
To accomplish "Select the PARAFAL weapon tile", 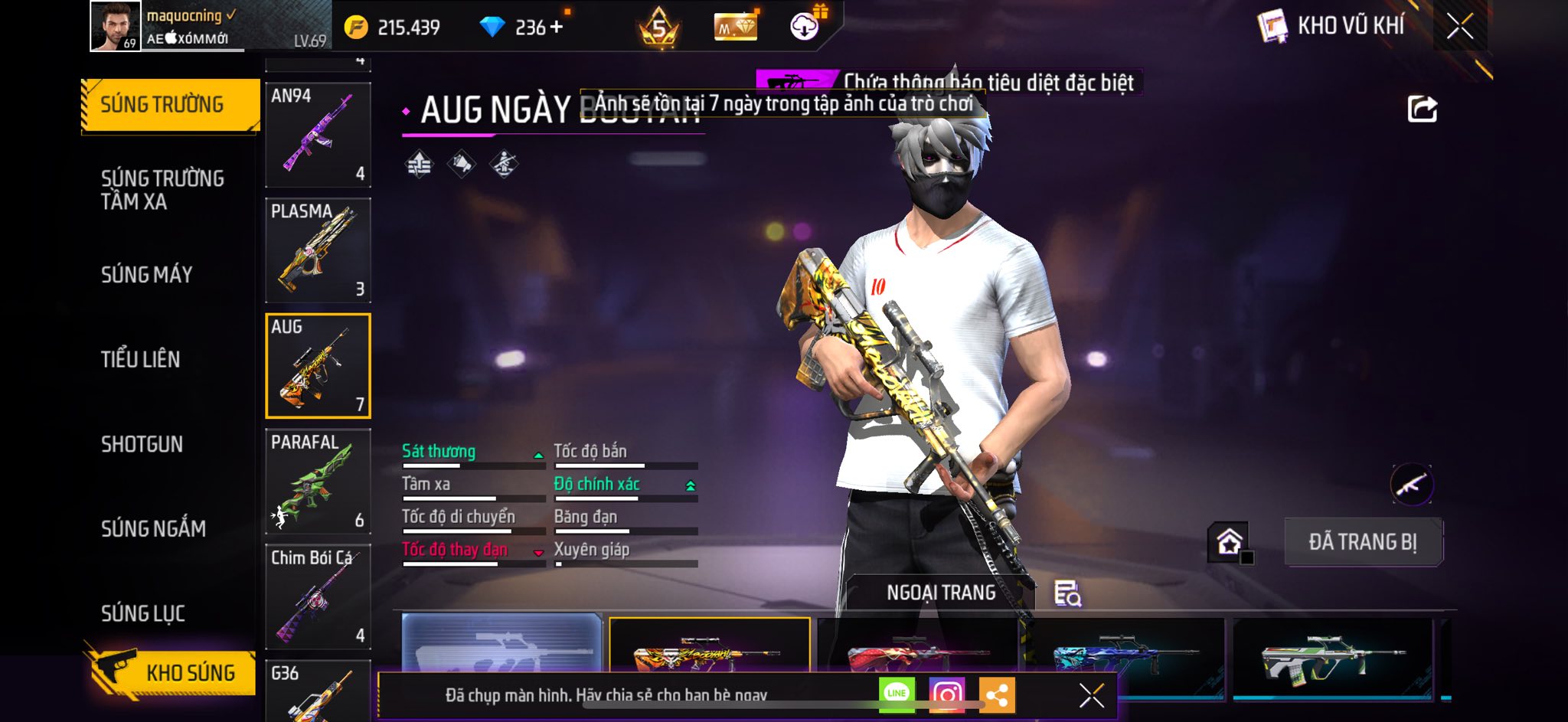I will (318, 481).
